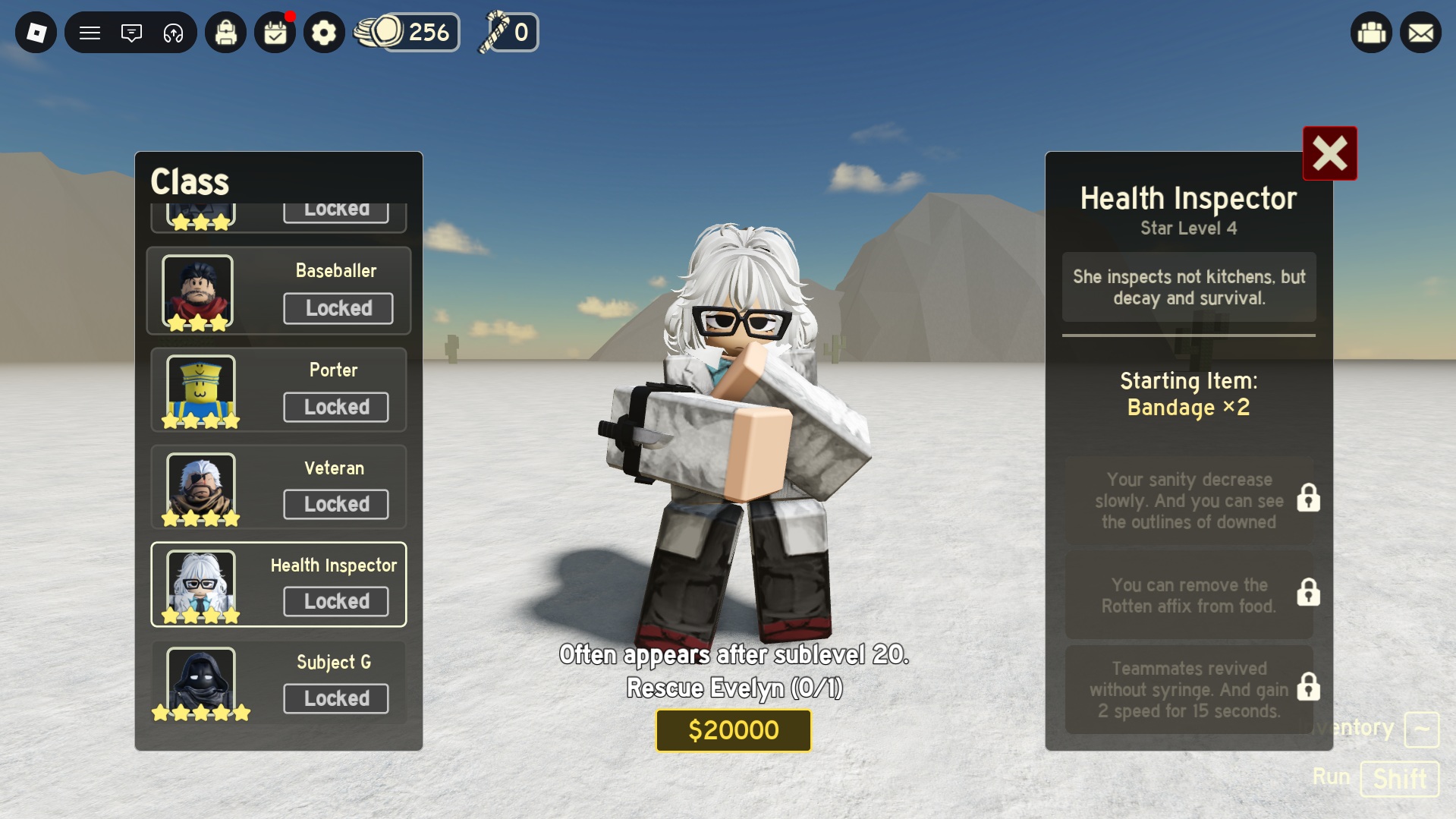Open the Roblox logo menu
This screenshot has width=1456, height=819.
pos(36,33)
